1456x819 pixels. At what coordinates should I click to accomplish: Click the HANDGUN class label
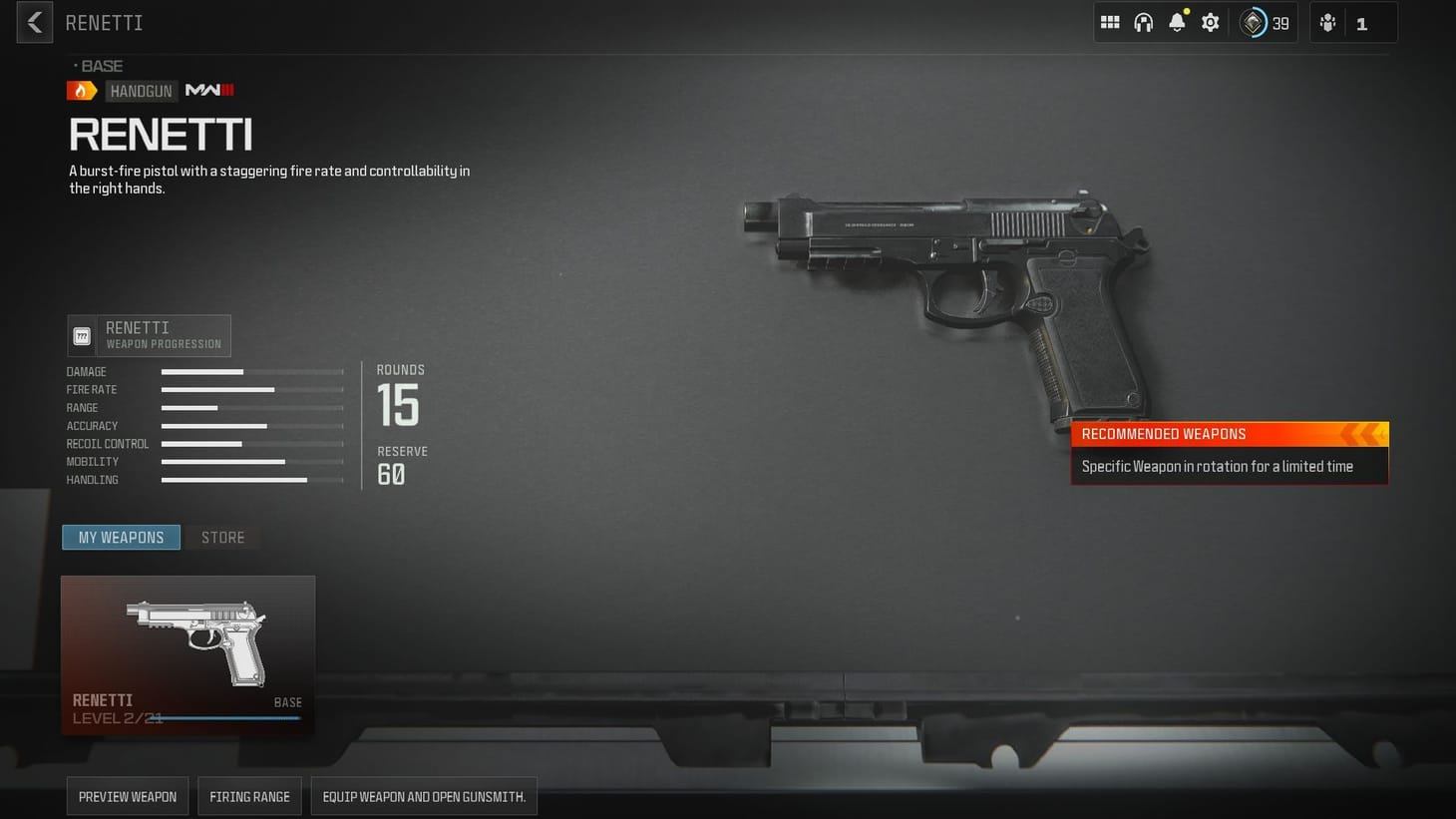141,90
